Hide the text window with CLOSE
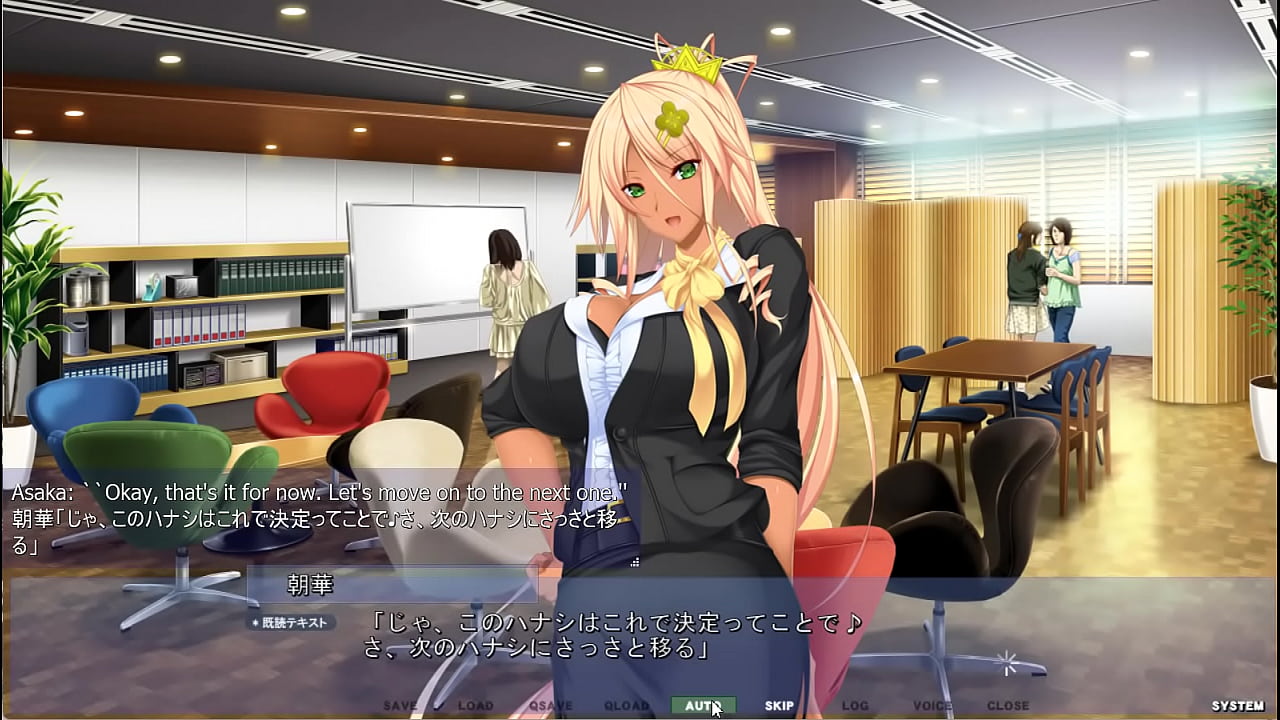The image size is (1280, 720). pyautogui.click(x=1008, y=705)
